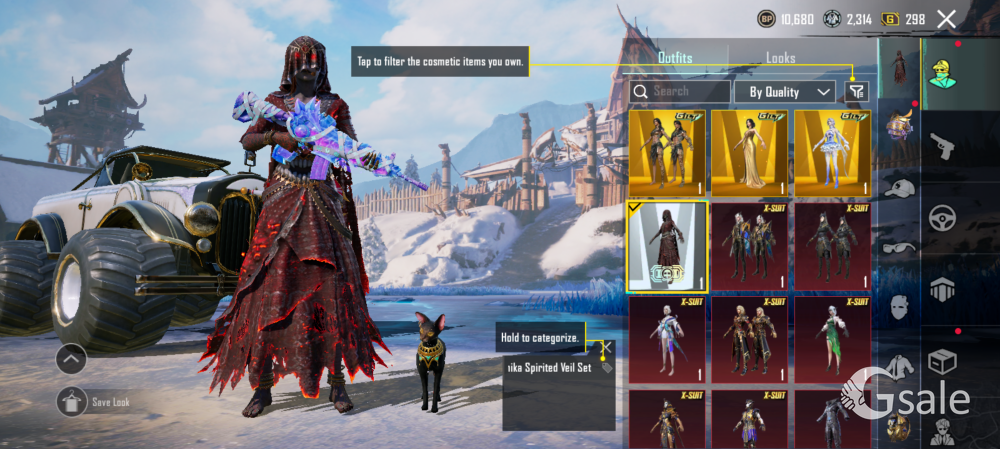Viewport: 1000px width, 449px height.
Task: Open the steering wheel vehicle category
Action: click(x=943, y=217)
